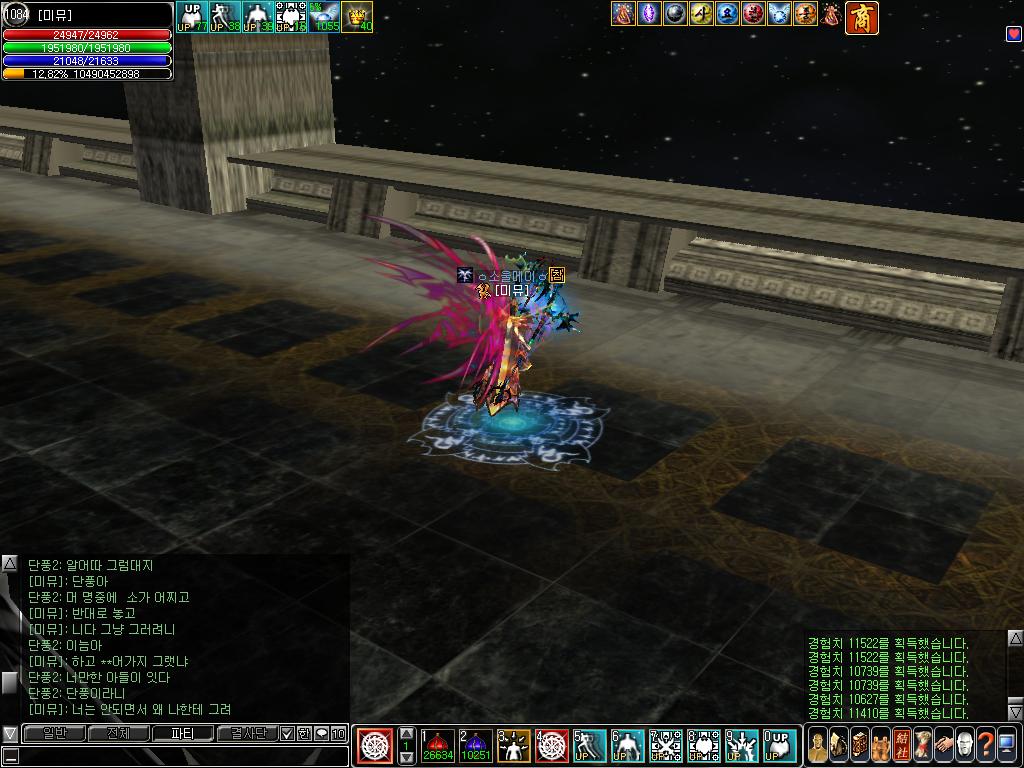
Task: Activate the running figure buff in slot 5
Action: (590, 746)
